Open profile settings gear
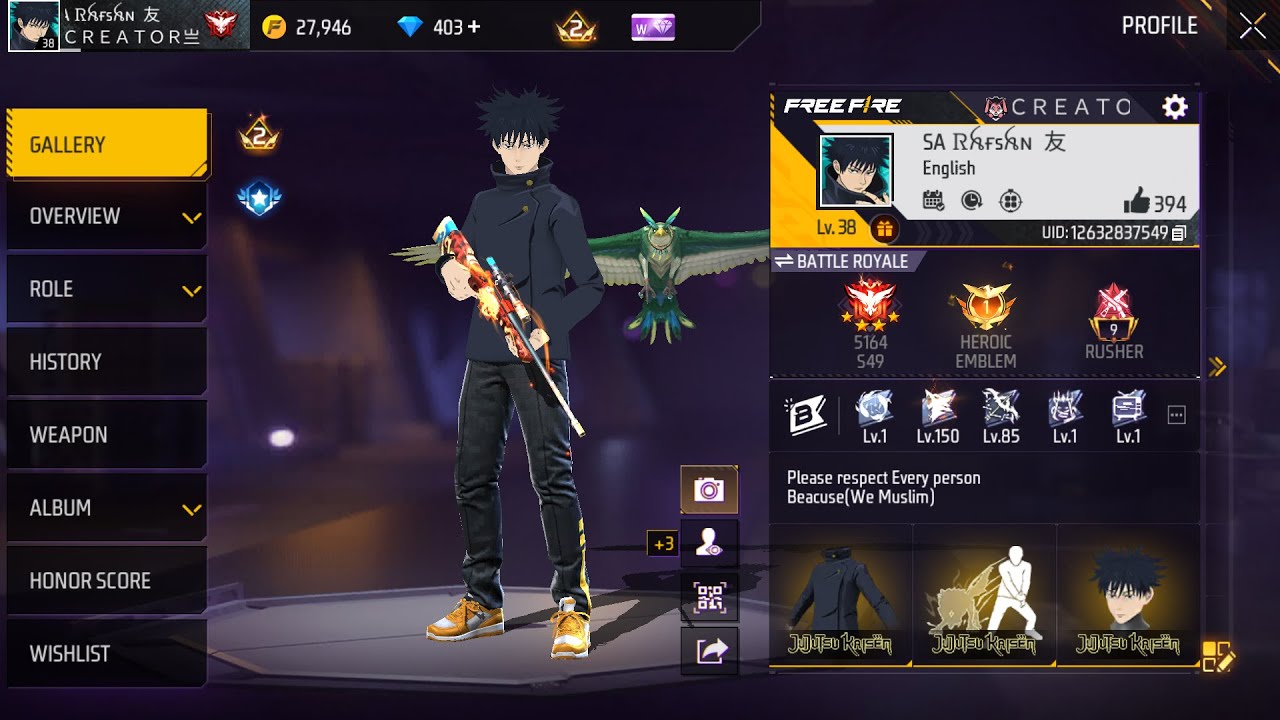The width and height of the screenshot is (1280, 720). (x=1174, y=107)
